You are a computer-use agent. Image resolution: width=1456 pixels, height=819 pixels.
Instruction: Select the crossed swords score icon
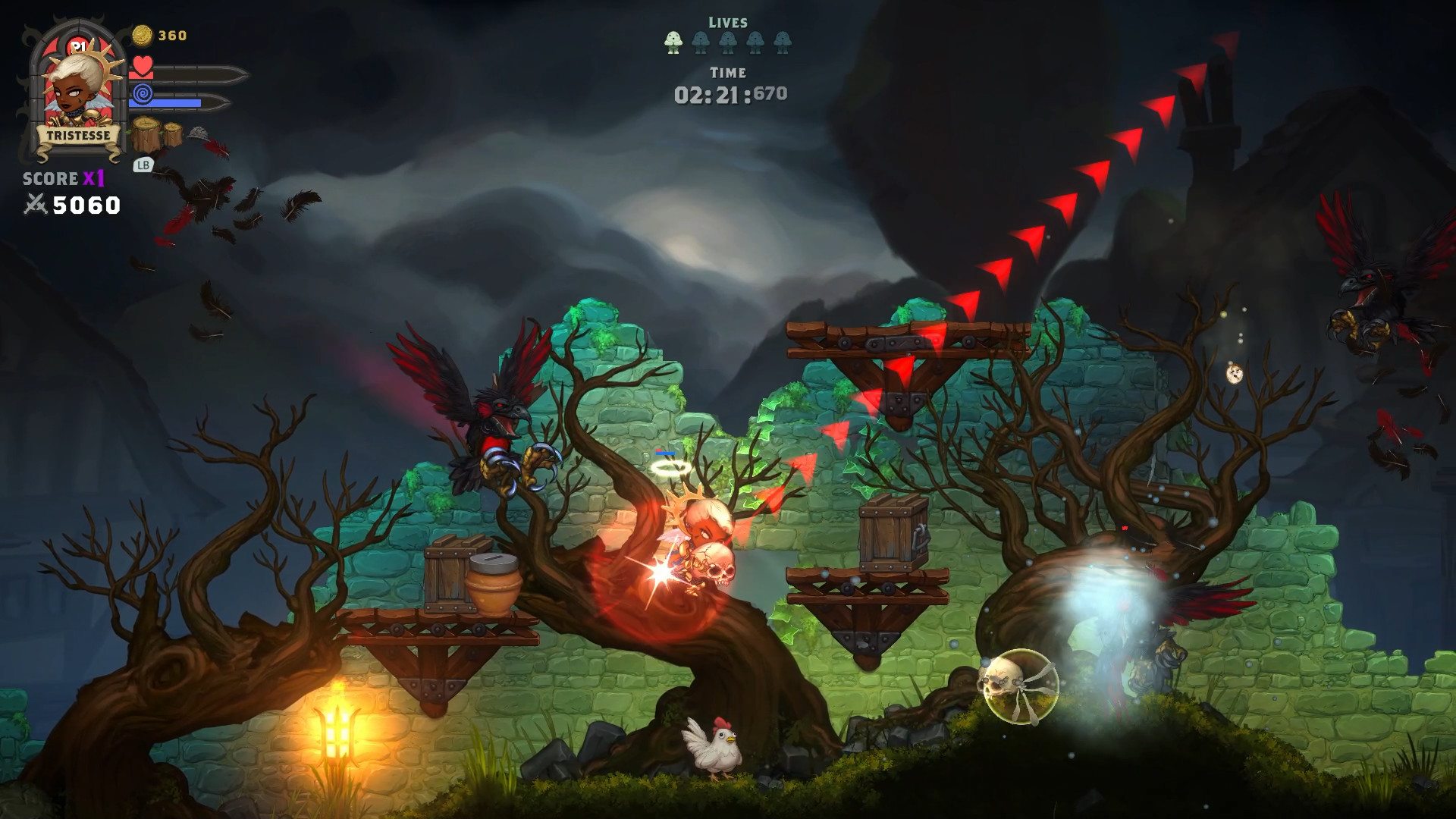(36, 203)
